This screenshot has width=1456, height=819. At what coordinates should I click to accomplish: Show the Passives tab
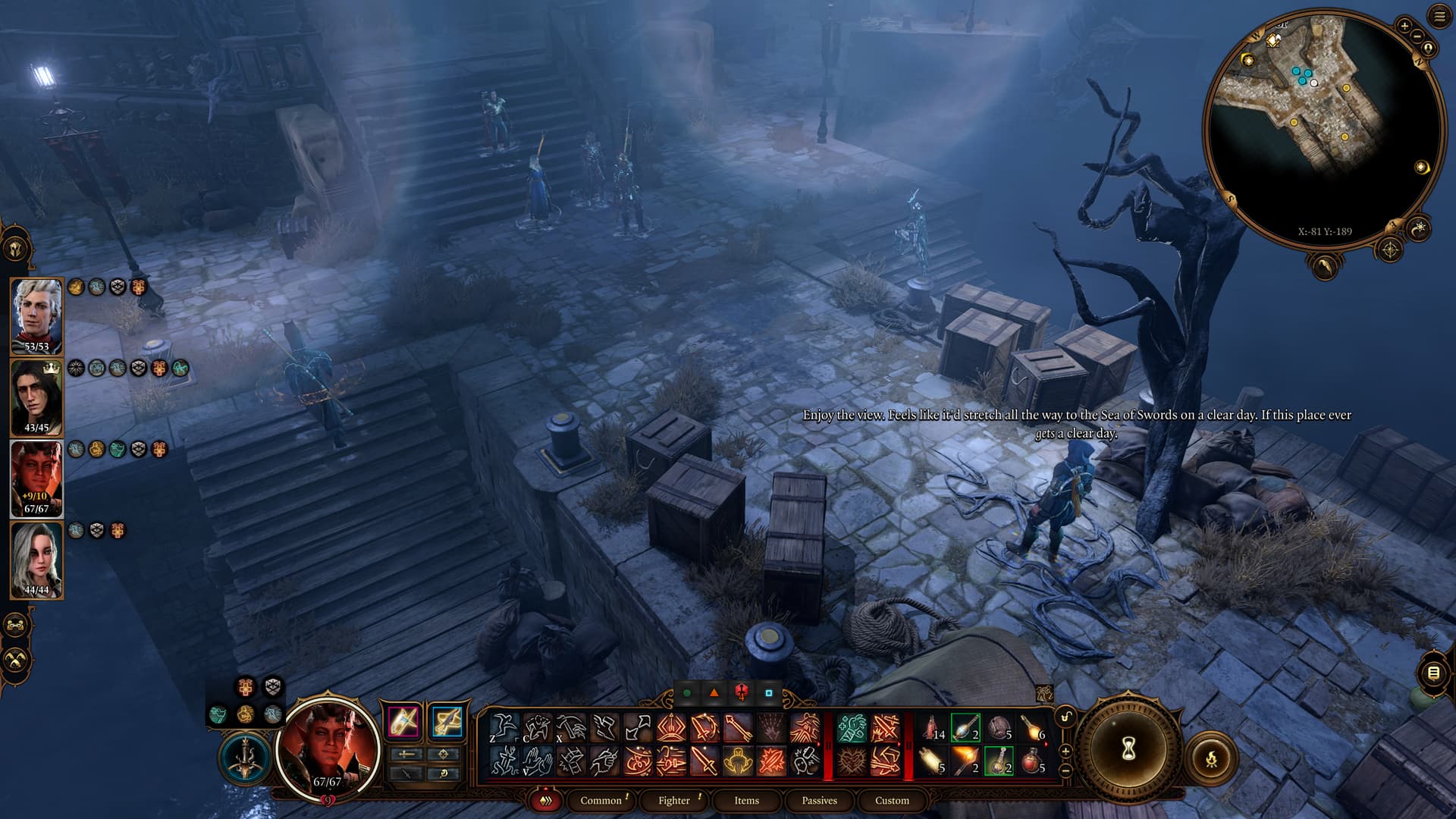(x=819, y=800)
